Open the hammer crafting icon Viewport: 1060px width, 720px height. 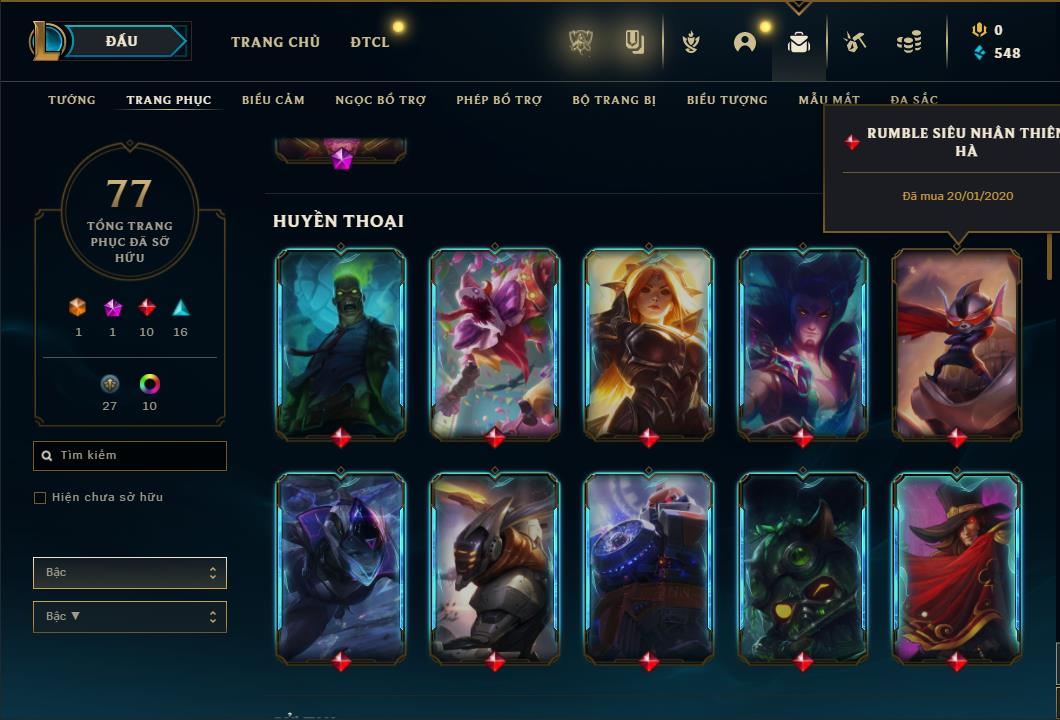(x=853, y=42)
